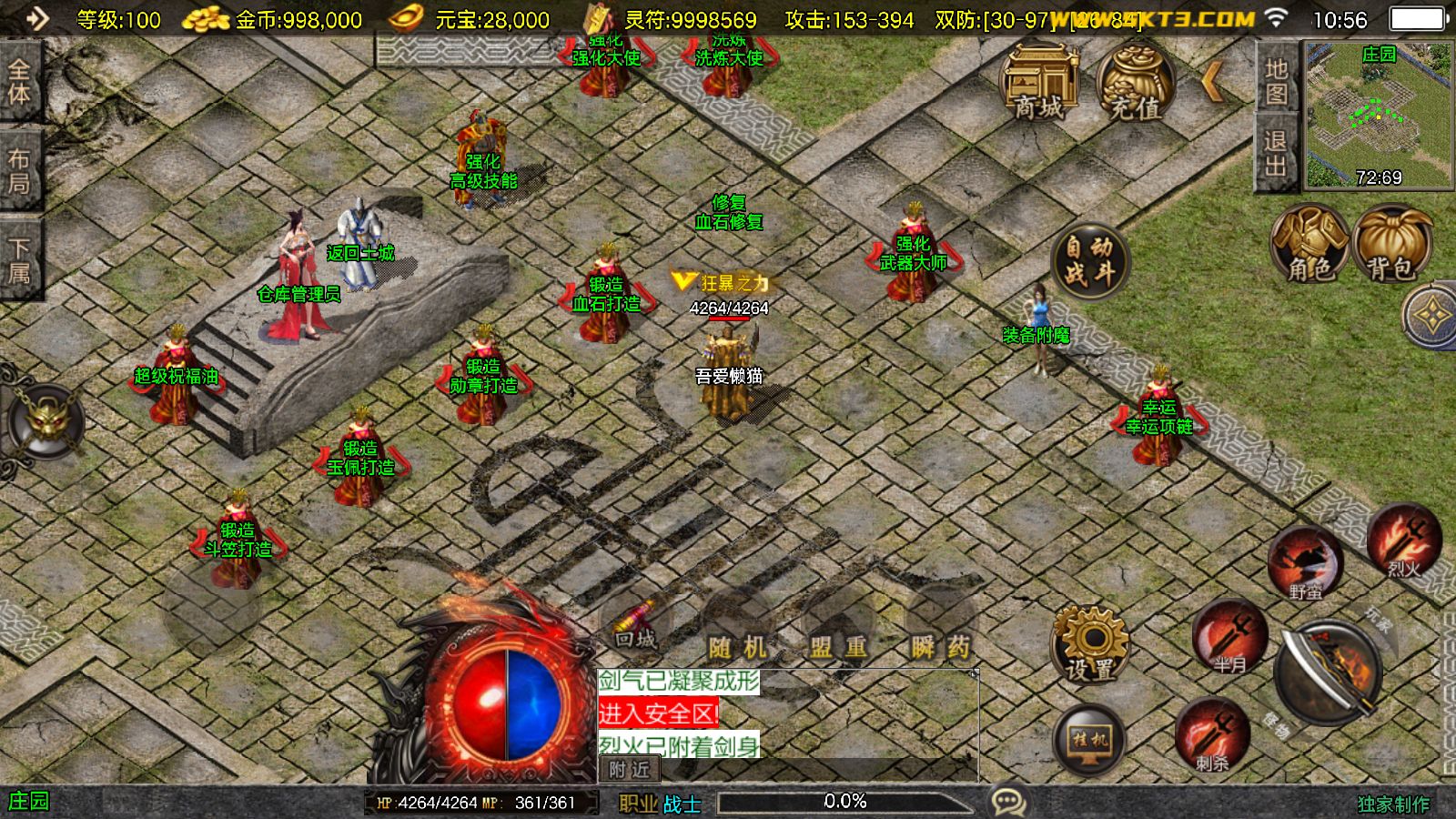1456x819 pixels.
Task: Open the 地图 map
Action: click(x=1276, y=80)
